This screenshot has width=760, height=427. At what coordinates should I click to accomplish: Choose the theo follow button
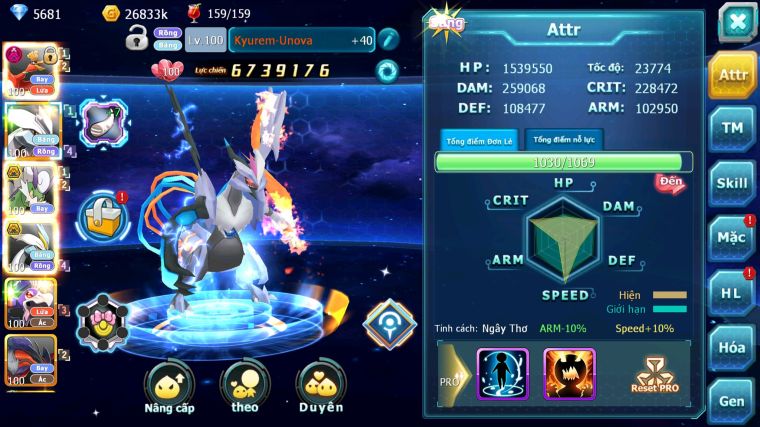pos(245,388)
